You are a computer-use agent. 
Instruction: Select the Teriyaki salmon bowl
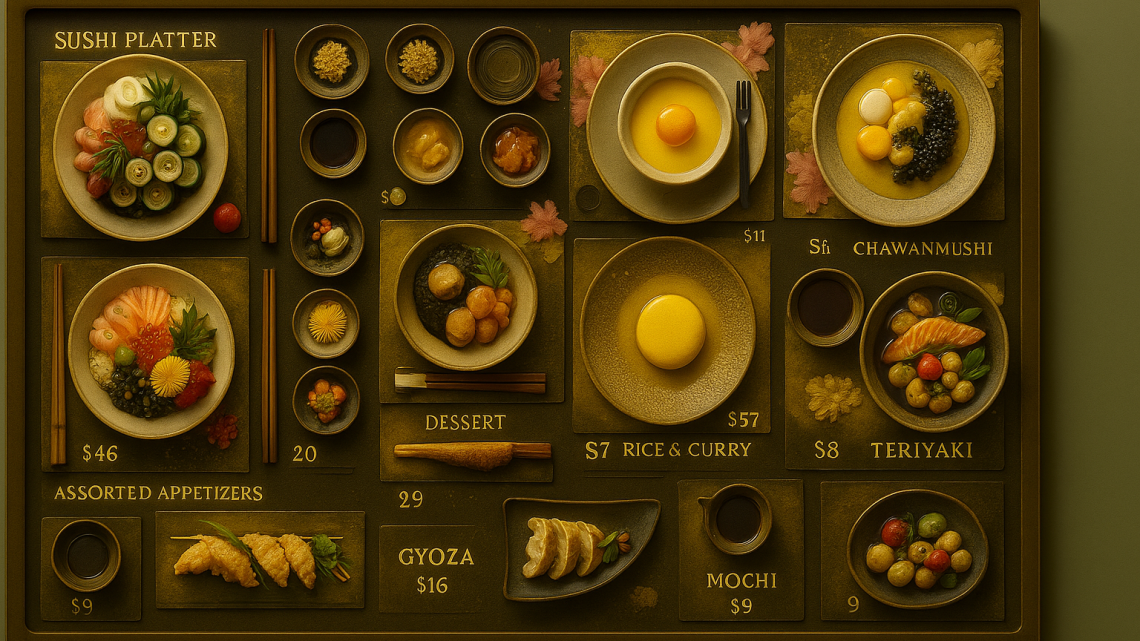pyautogui.click(x=932, y=350)
